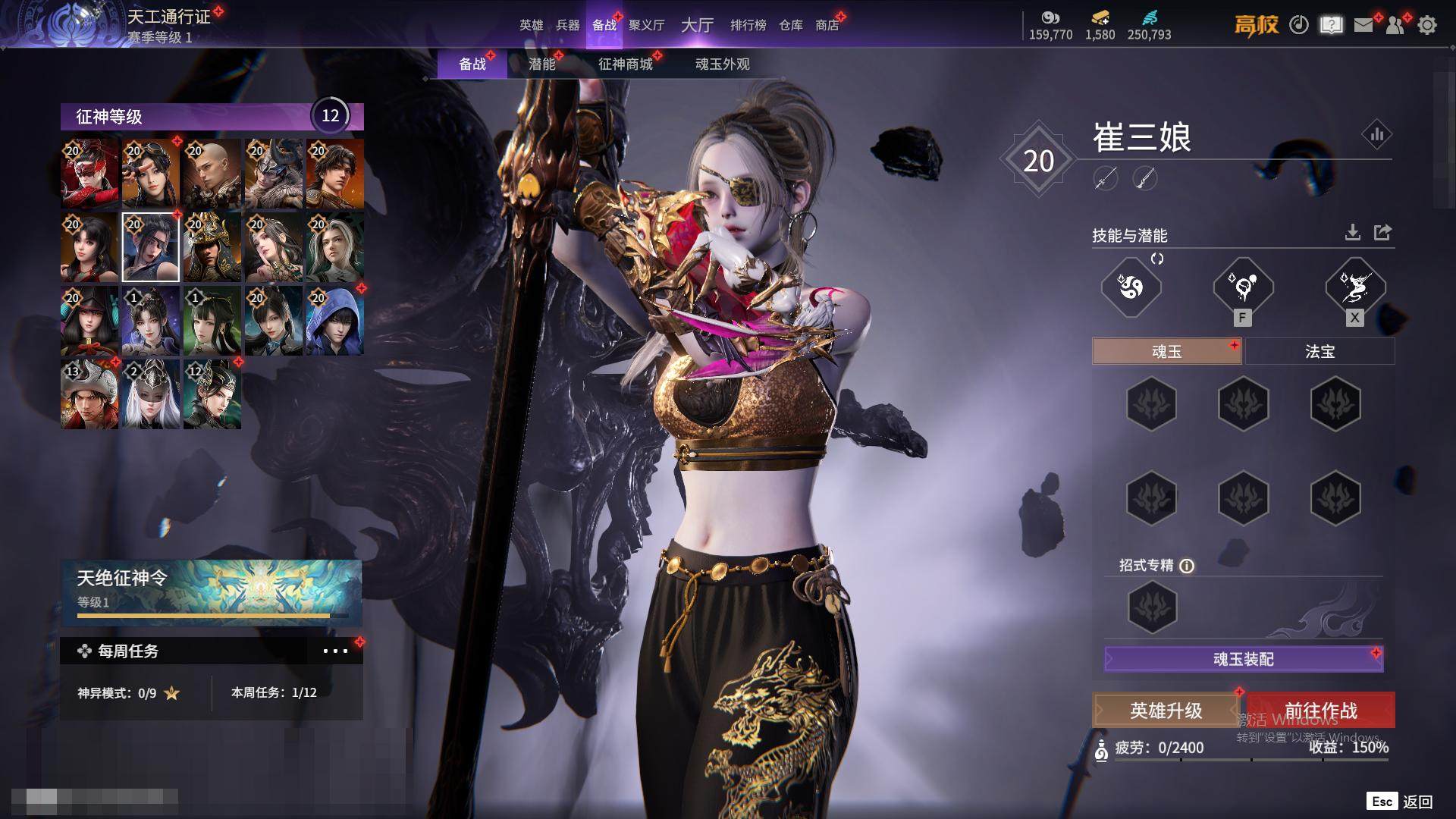Image resolution: width=1456 pixels, height=819 pixels.
Task: Switch to the 潜能 tab
Action: point(541,64)
